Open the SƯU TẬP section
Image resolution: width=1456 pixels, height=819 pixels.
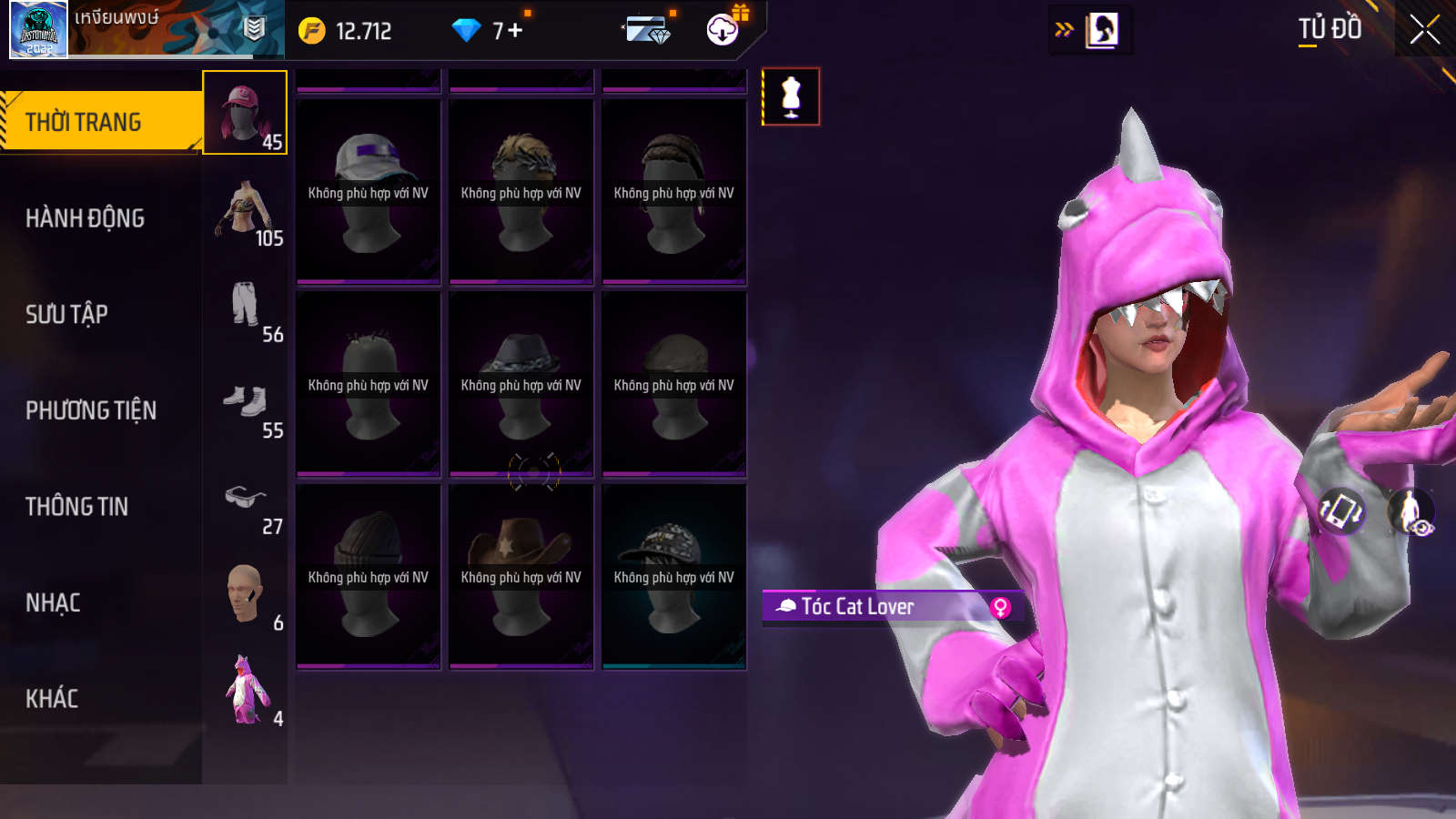click(x=67, y=315)
